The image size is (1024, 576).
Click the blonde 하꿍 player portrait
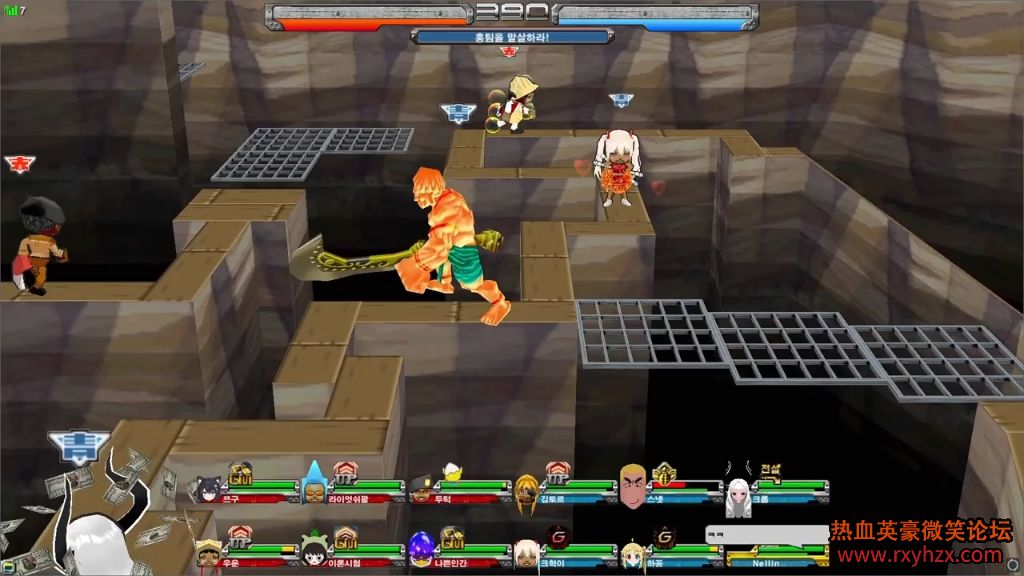pos(632,553)
